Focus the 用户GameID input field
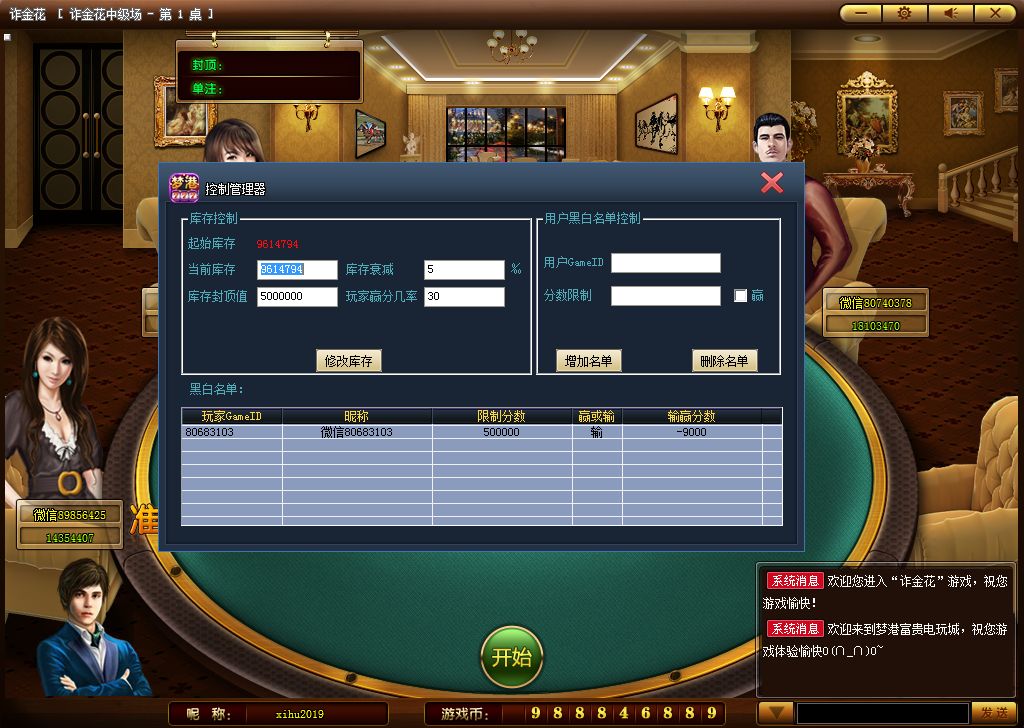Screen dimensions: 1024x728 [x=665, y=263]
